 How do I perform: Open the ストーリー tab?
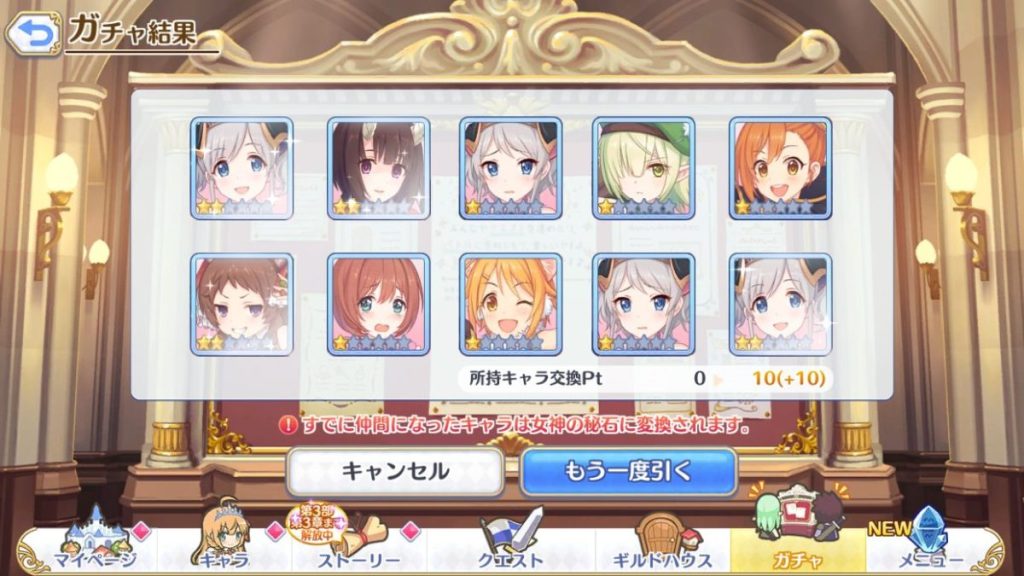[360, 546]
